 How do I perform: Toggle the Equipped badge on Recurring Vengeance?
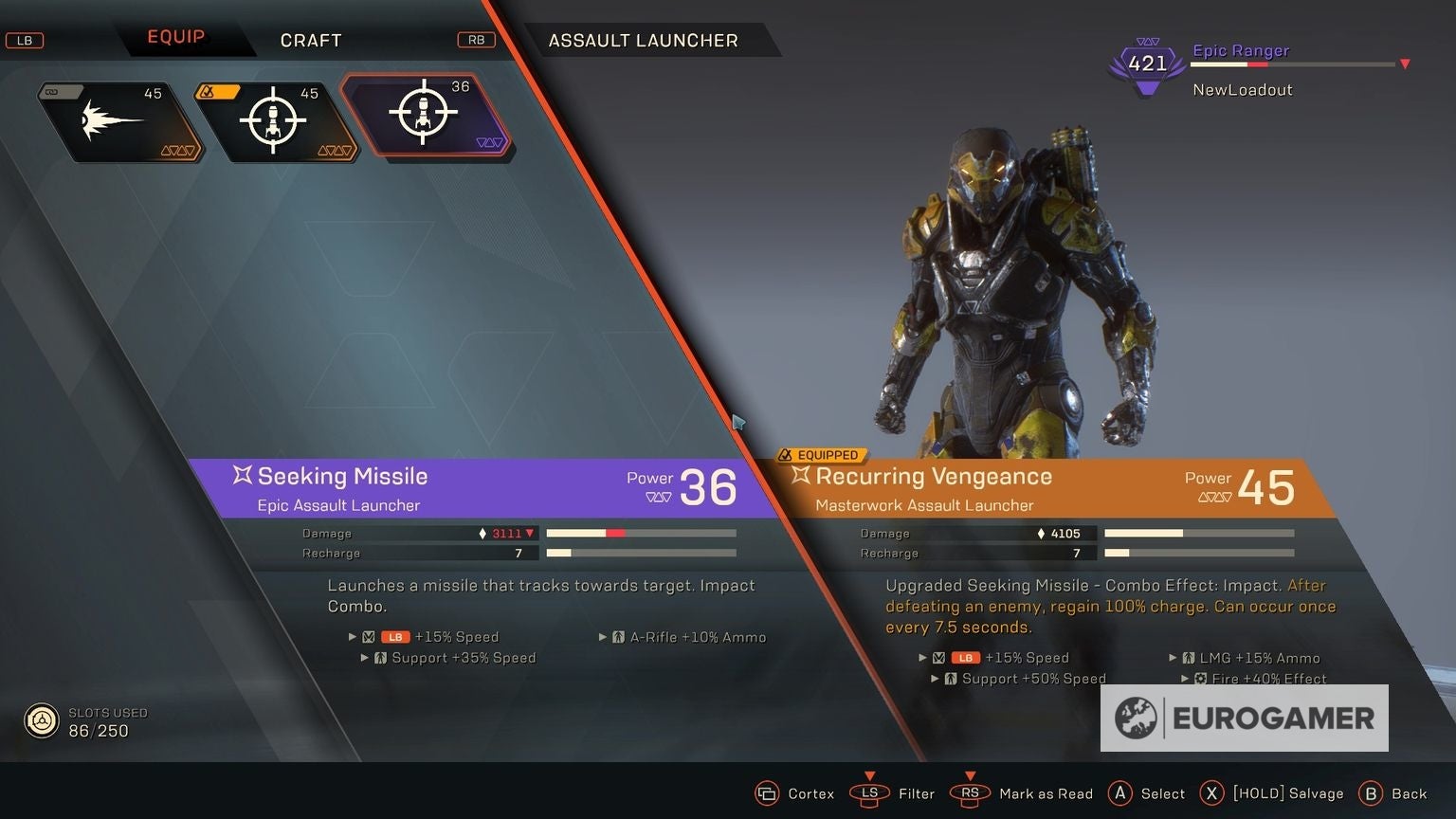[x=821, y=455]
